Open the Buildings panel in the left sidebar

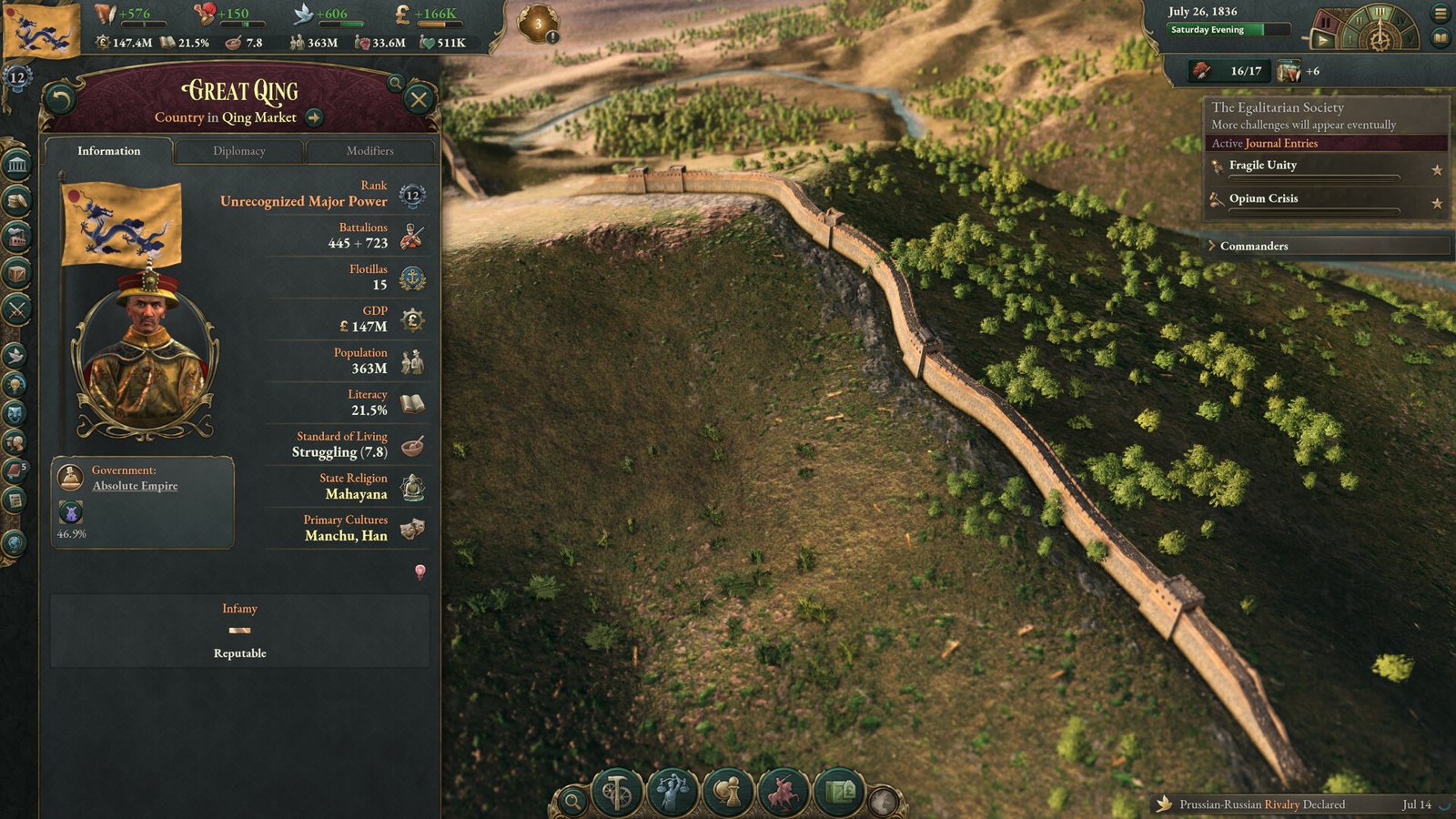pos(16,234)
